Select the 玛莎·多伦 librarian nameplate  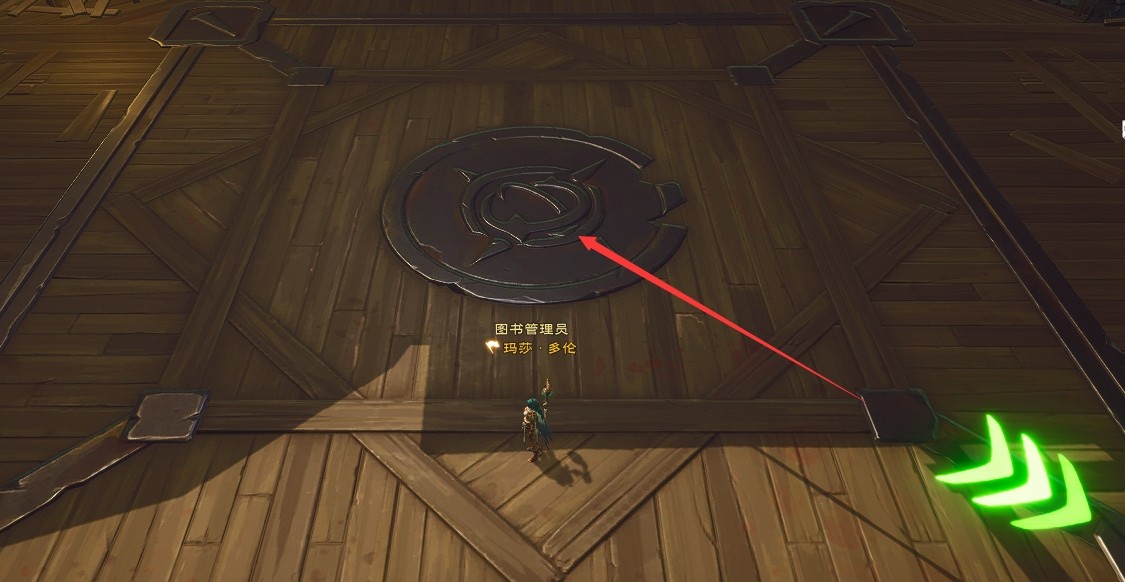(539, 348)
